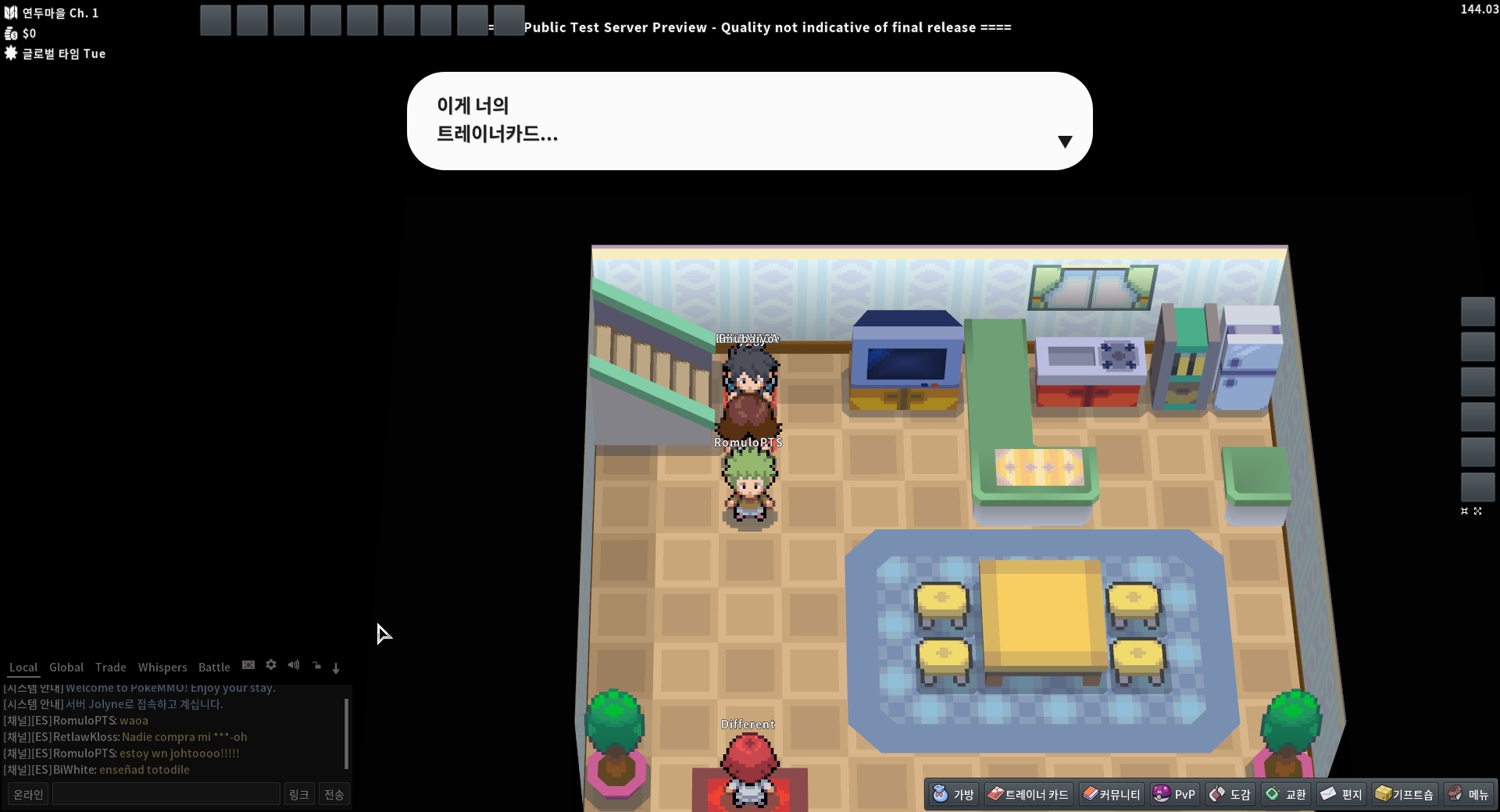Viewport: 1500px width, 812px height.
Task: Open the 가방 bag menu
Action: 954,794
